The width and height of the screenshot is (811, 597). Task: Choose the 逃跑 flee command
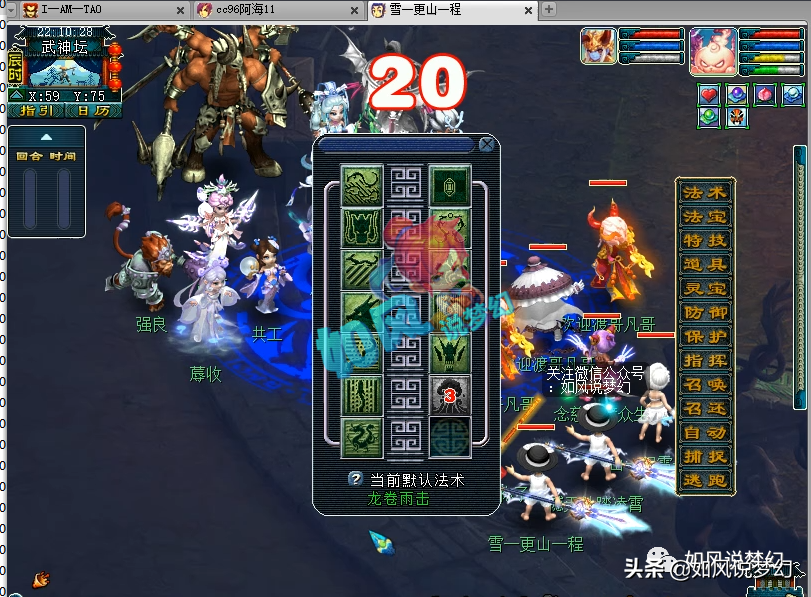[704, 481]
